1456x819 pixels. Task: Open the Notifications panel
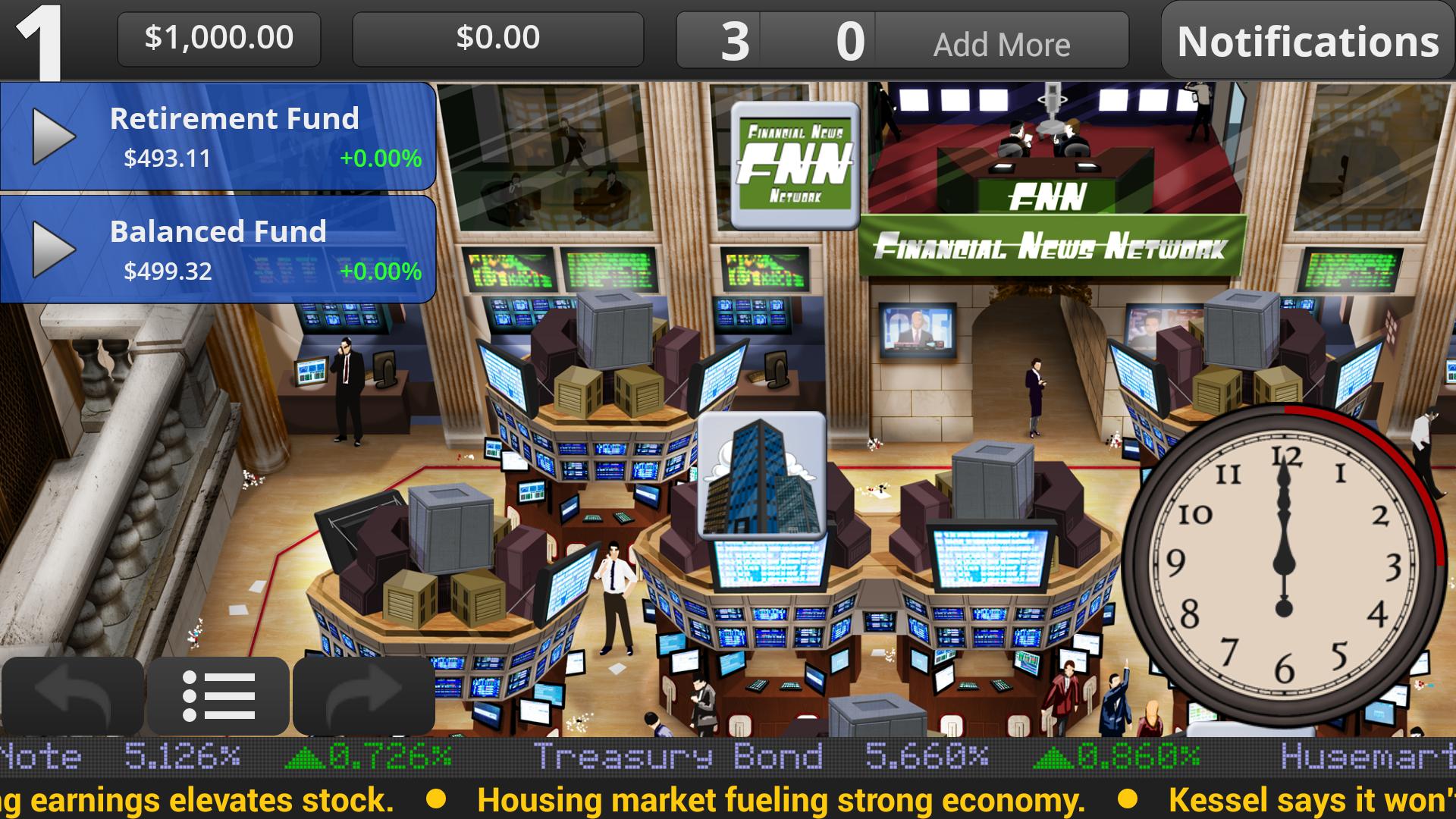[1307, 41]
